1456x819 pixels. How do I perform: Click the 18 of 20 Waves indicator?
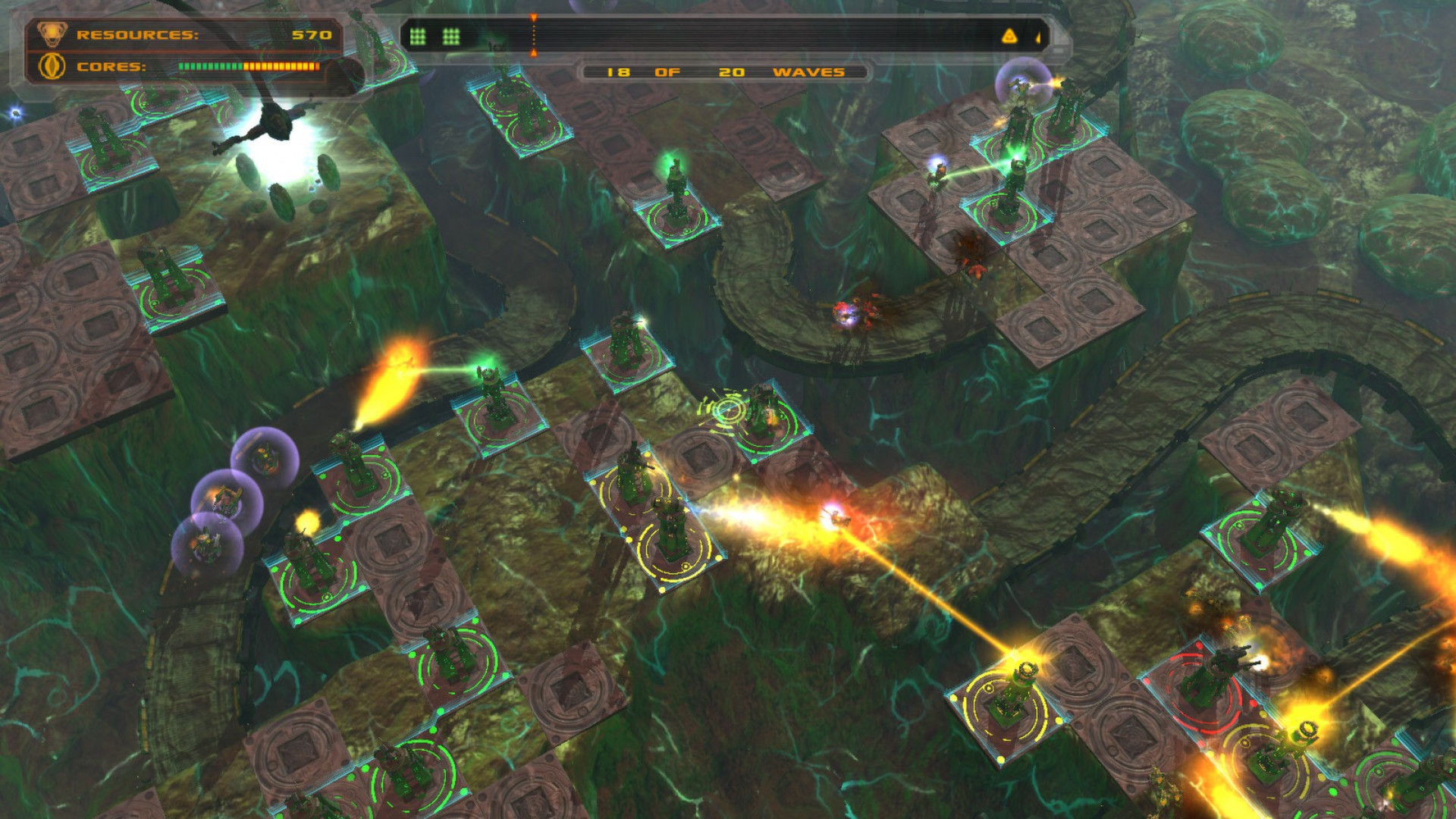[x=723, y=73]
